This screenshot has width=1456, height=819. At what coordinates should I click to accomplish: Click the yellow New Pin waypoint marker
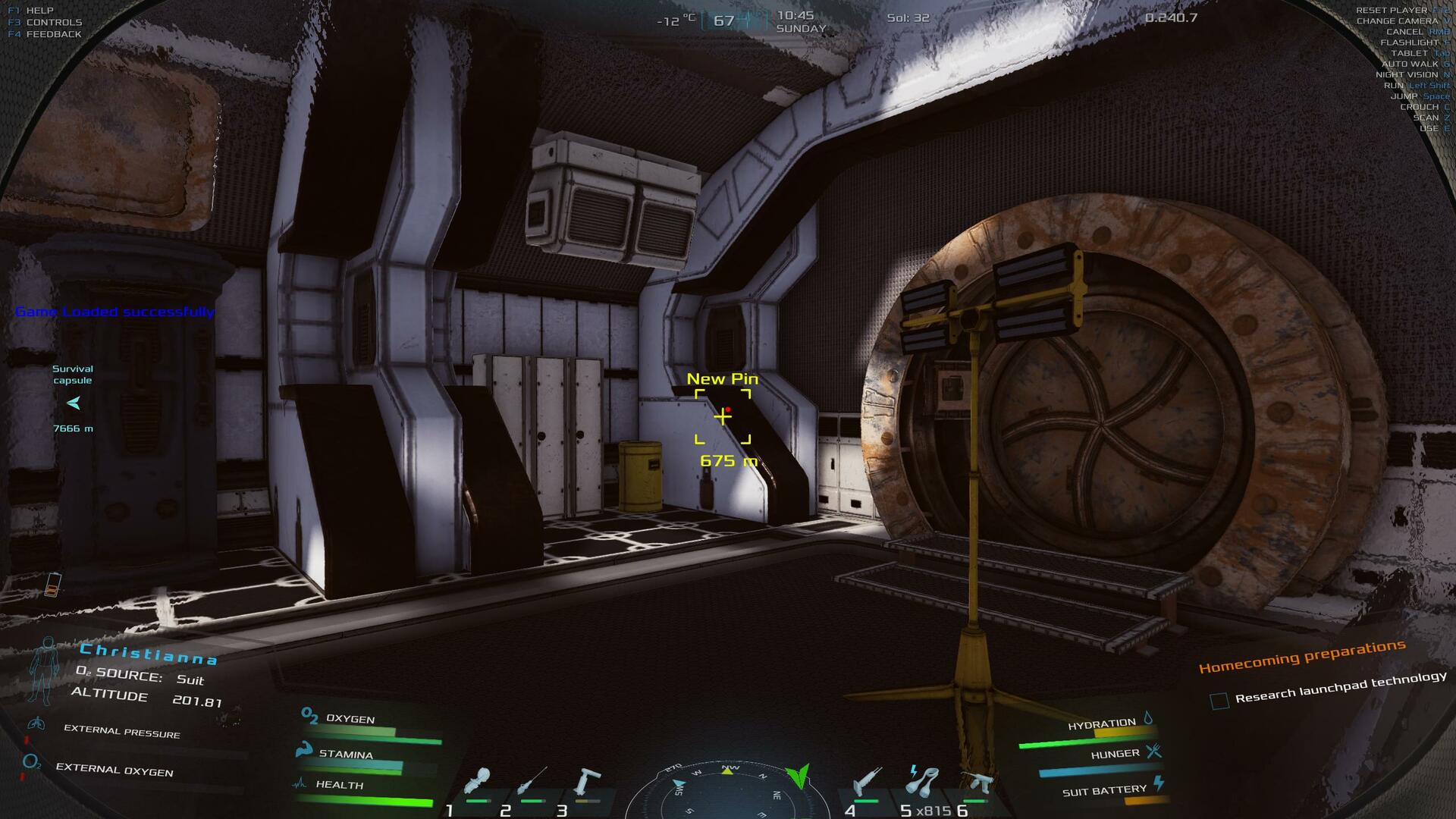pyautogui.click(x=723, y=416)
